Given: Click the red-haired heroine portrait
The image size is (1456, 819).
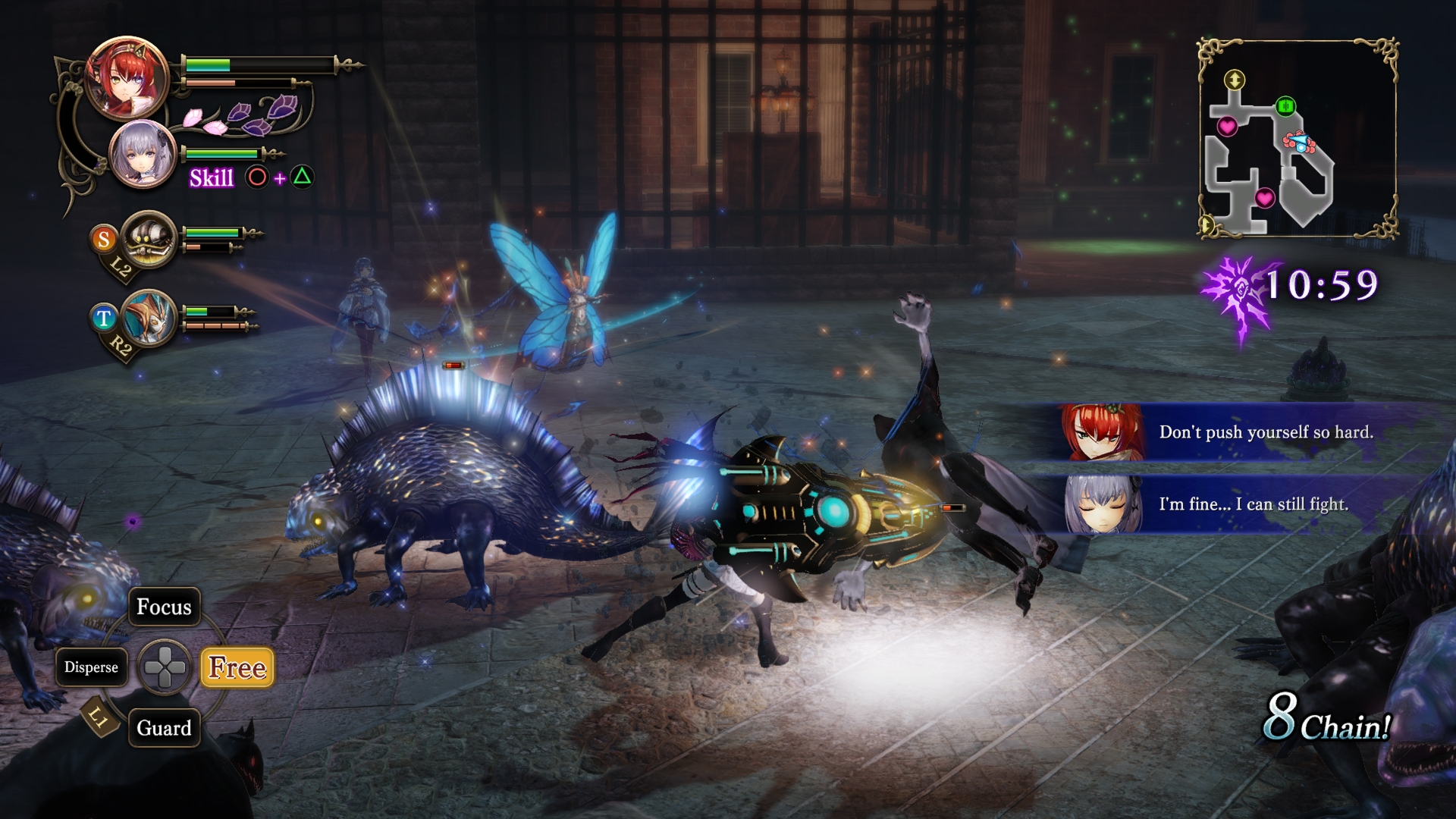Looking at the screenshot, I should point(127,77).
